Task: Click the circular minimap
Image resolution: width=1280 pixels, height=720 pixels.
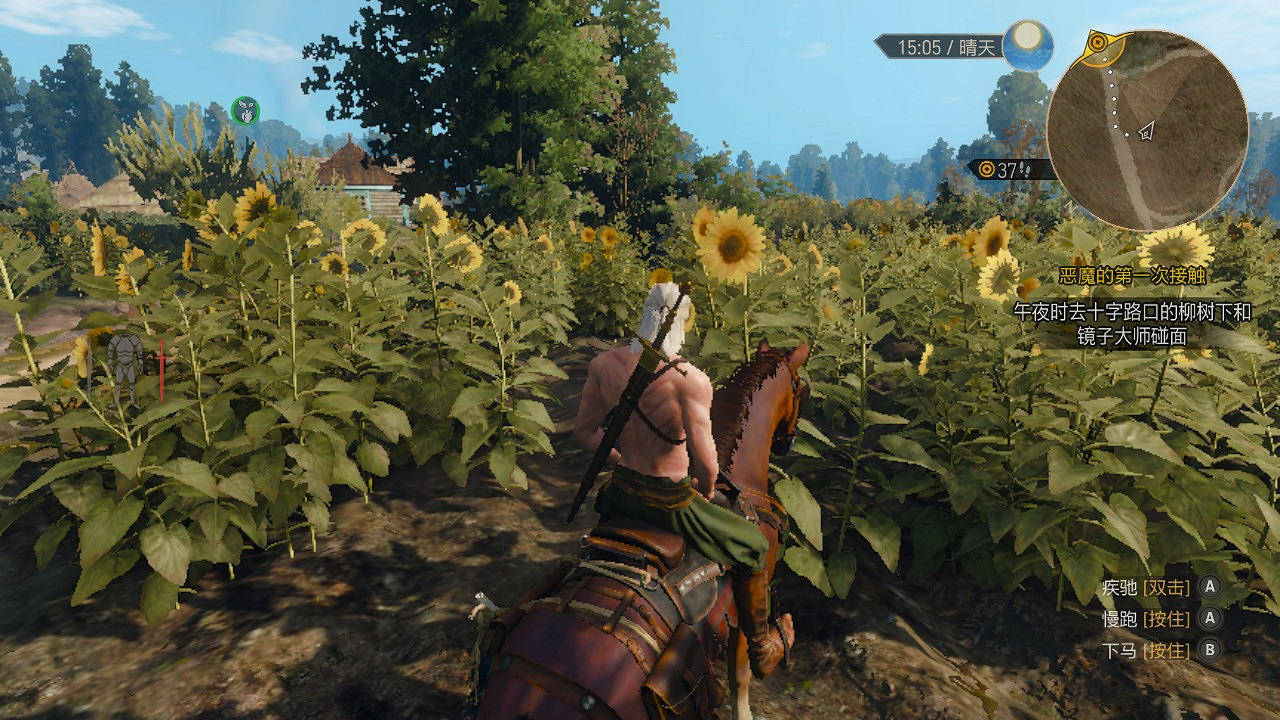Action: pos(1147,130)
